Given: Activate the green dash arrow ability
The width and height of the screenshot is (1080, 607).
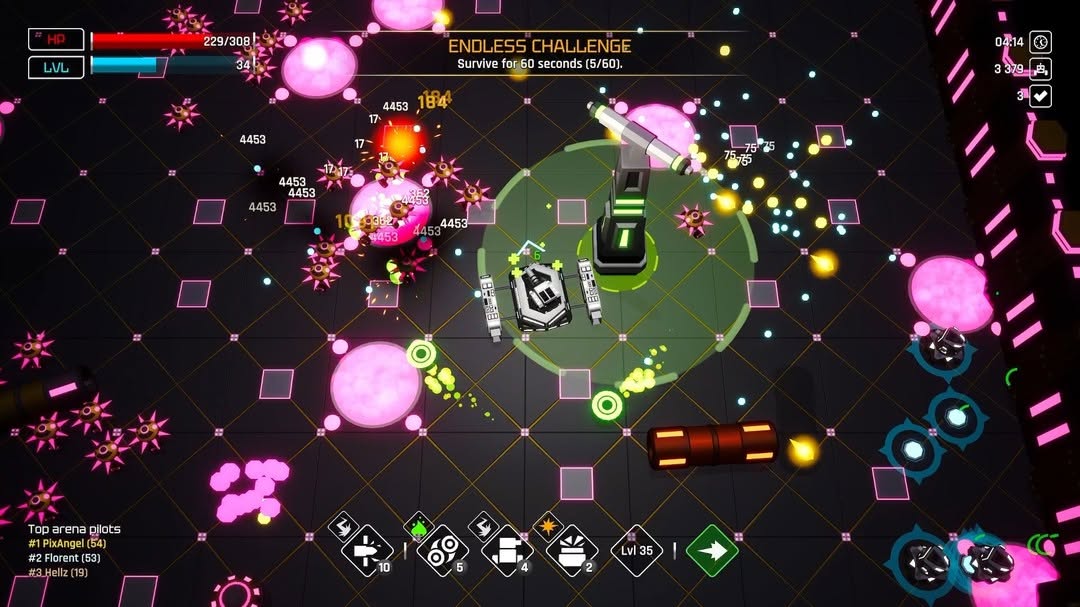Looking at the screenshot, I should (712, 550).
